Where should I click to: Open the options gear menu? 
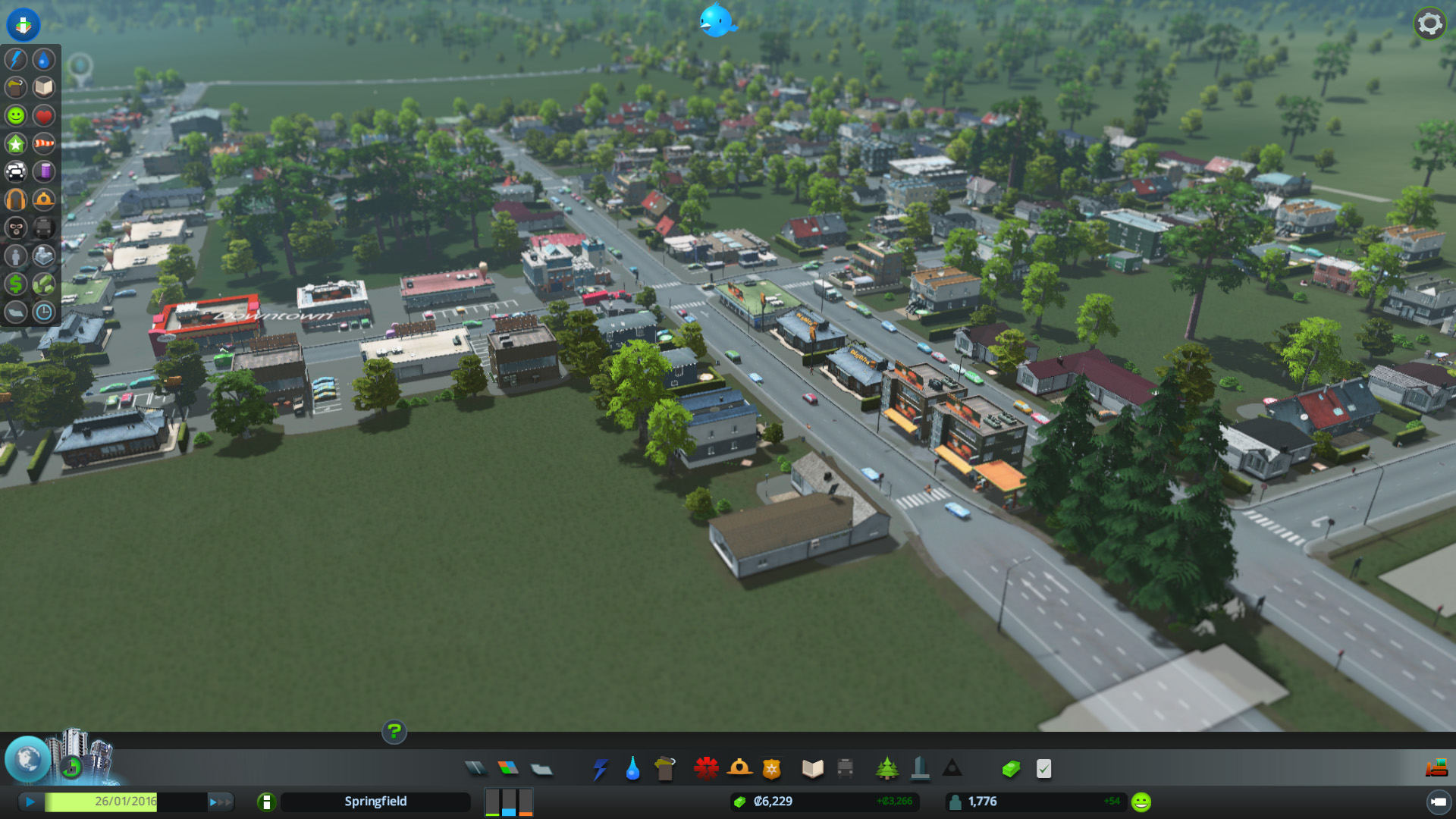pyautogui.click(x=1429, y=24)
